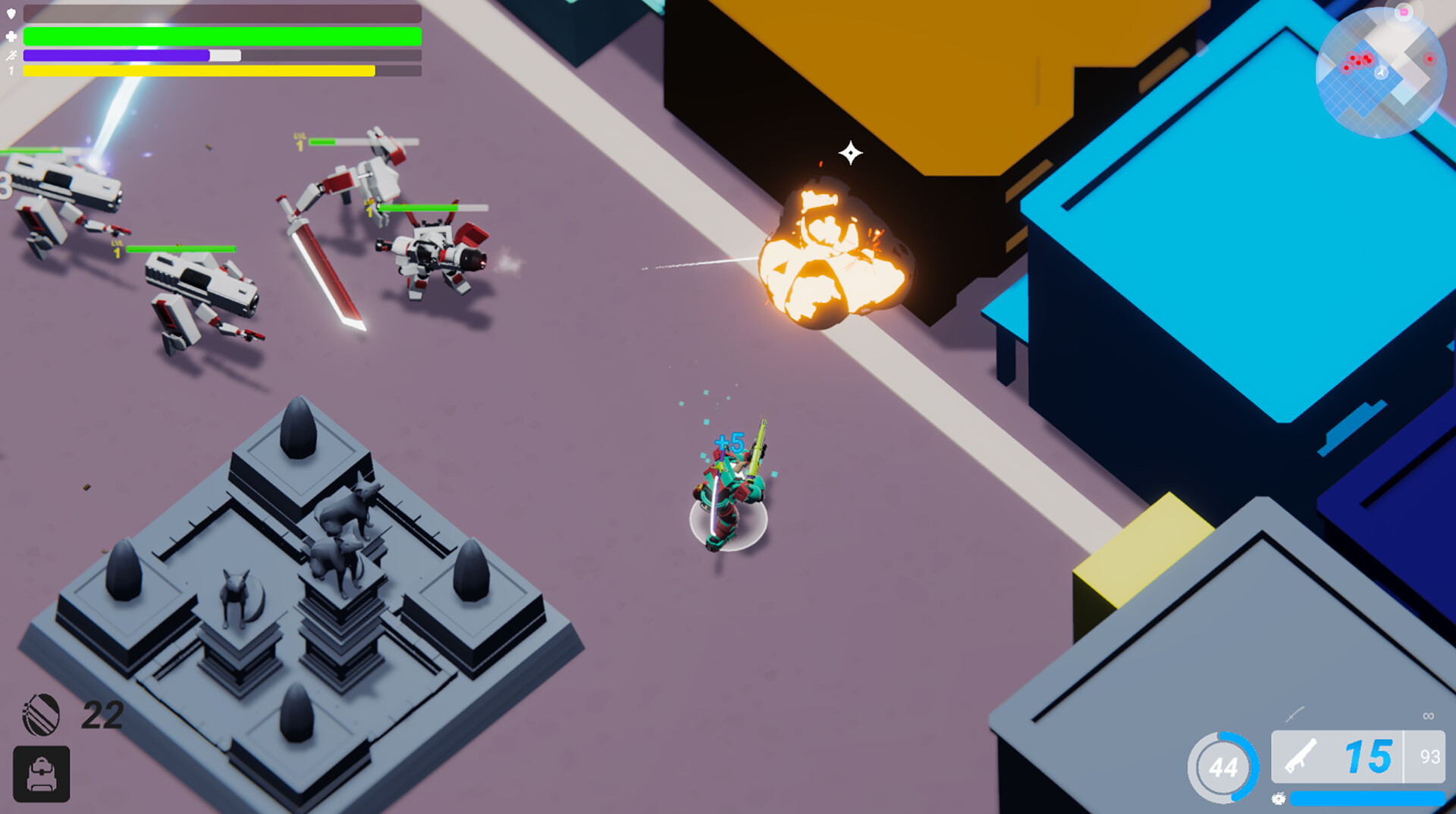
Task: Click the yellow experience progress bar
Action: coord(197,70)
